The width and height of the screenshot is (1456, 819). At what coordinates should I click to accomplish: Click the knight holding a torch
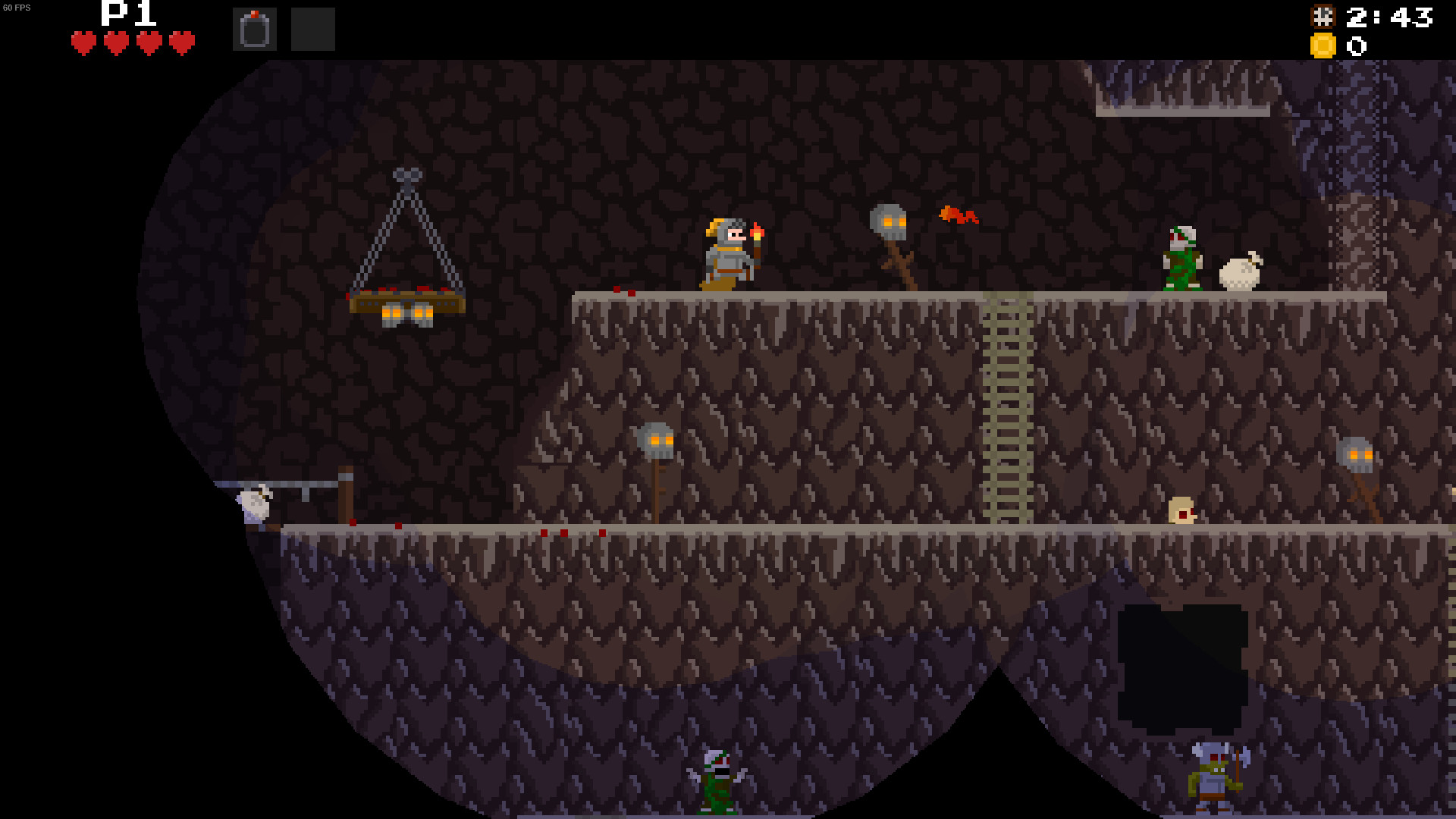pos(728,254)
